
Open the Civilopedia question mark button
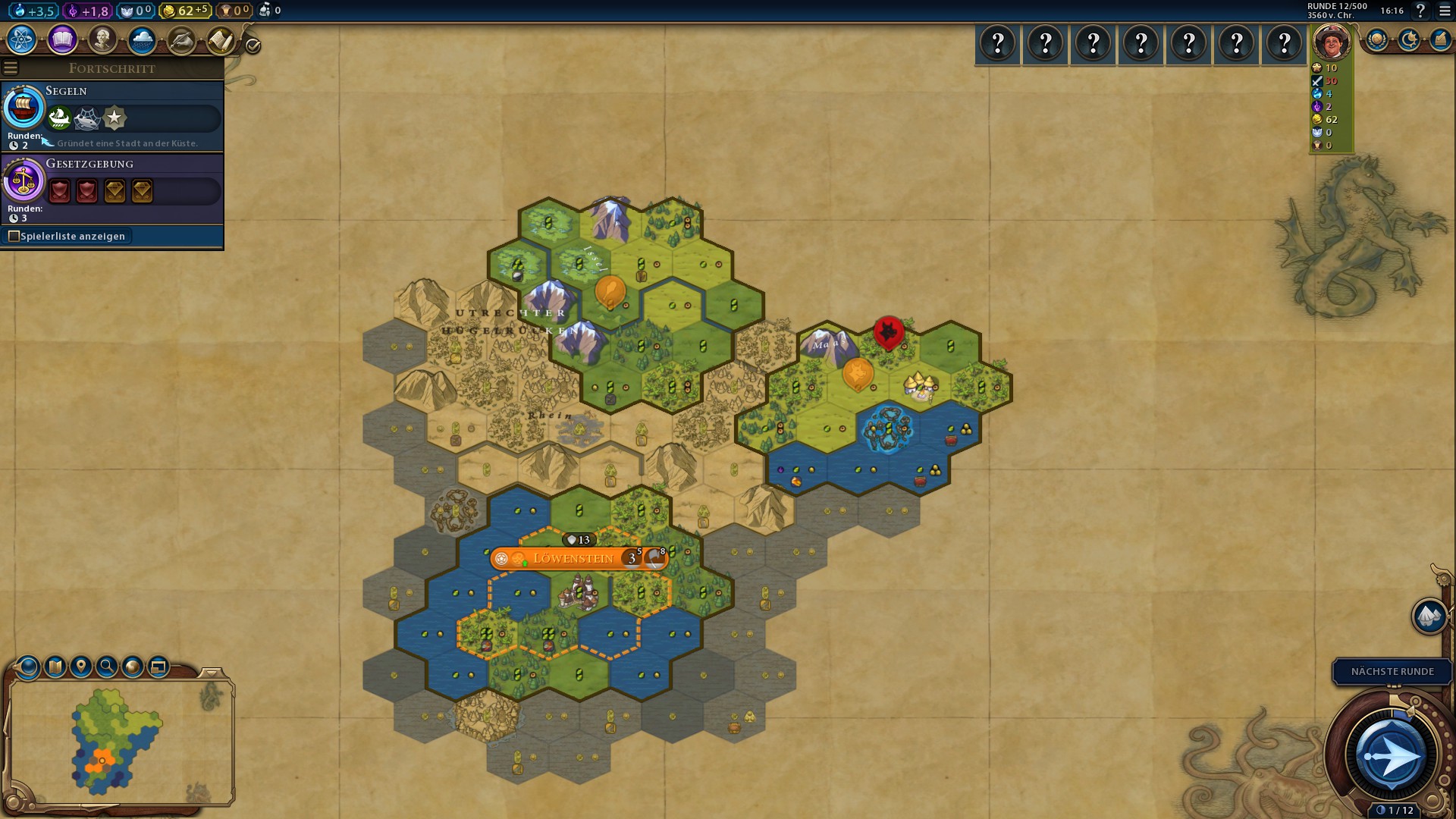click(x=1420, y=11)
